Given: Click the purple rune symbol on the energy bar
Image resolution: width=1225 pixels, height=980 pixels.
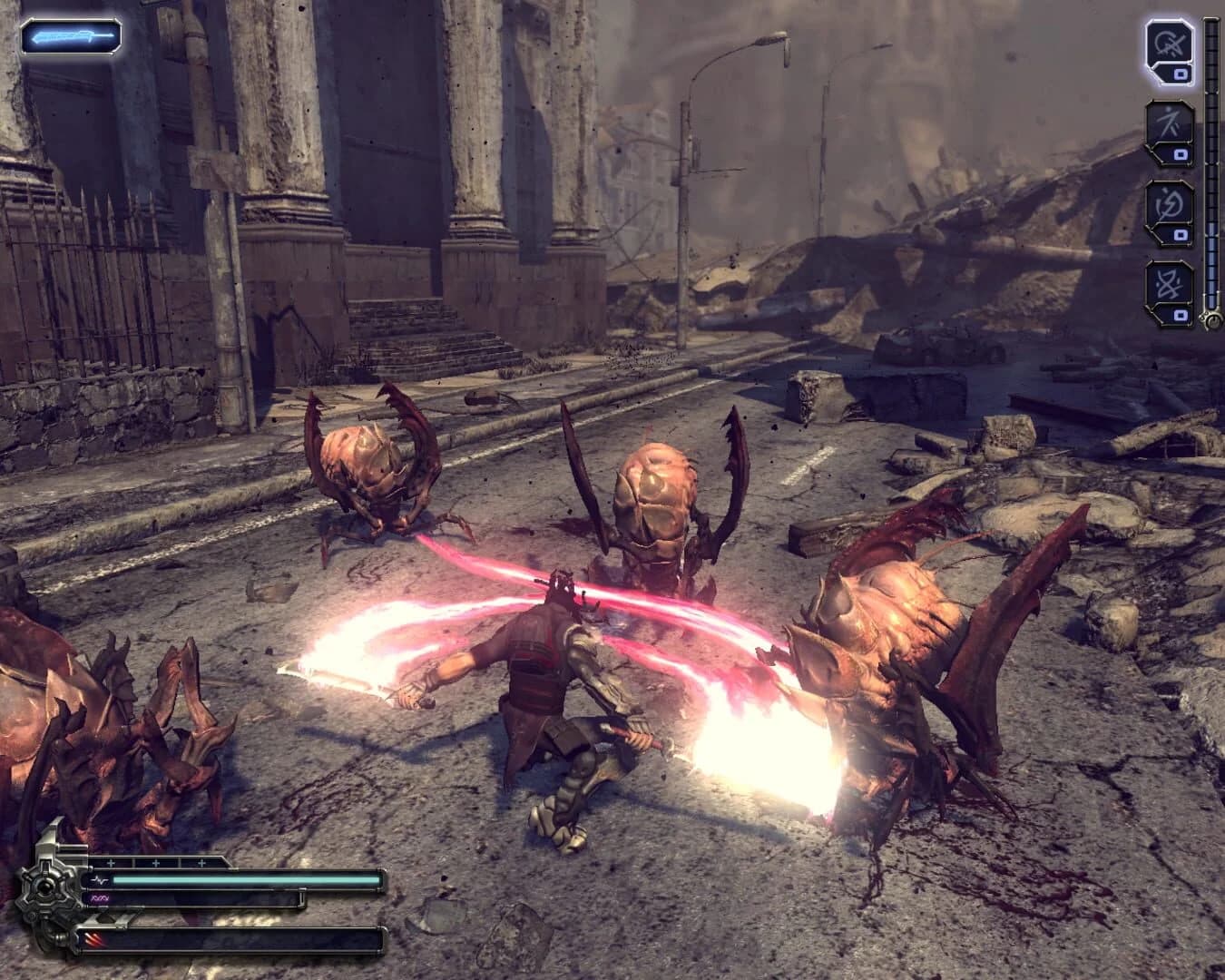Looking at the screenshot, I should tap(99, 898).
